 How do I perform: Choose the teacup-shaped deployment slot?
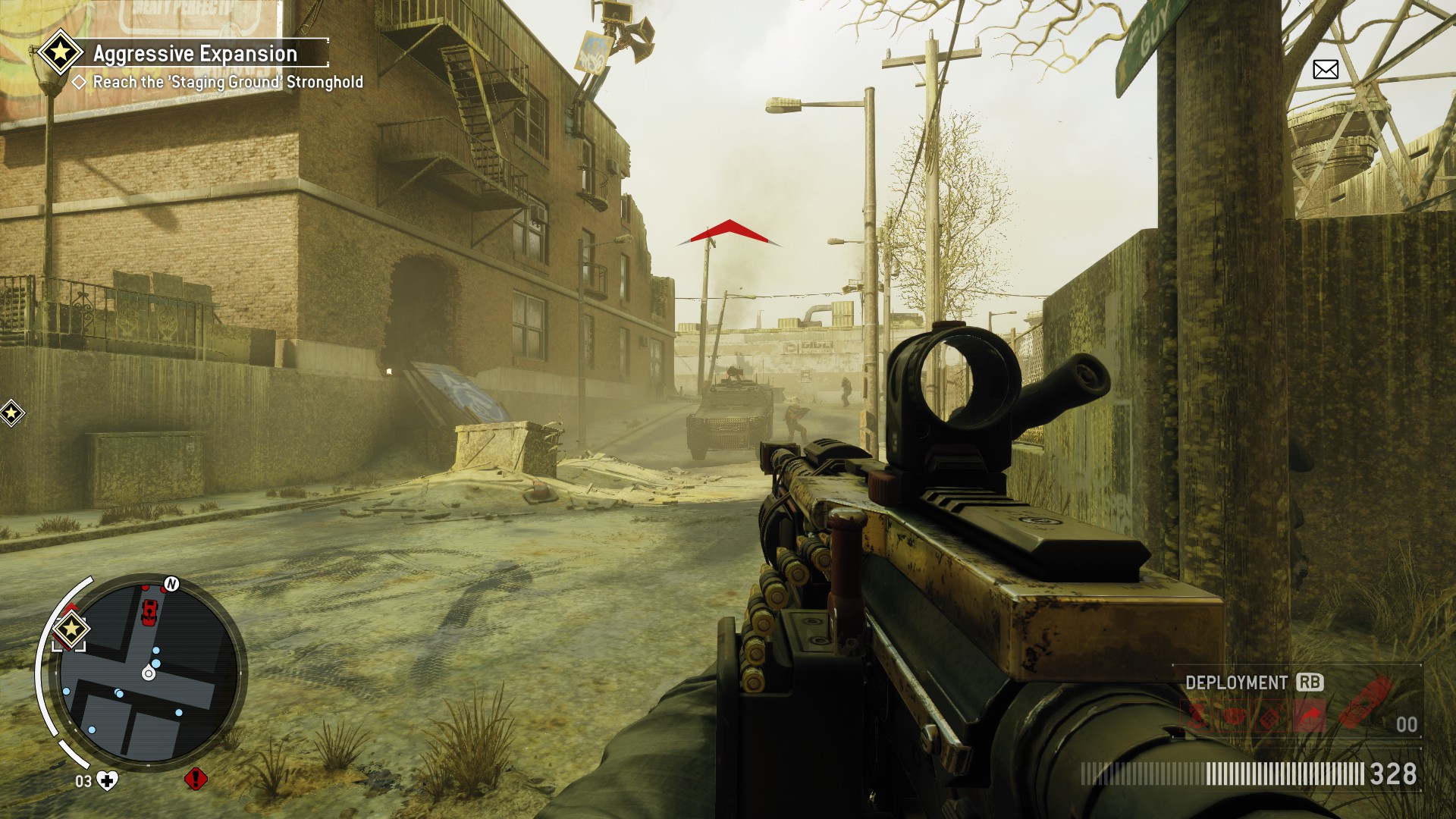tap(1235, 716)
